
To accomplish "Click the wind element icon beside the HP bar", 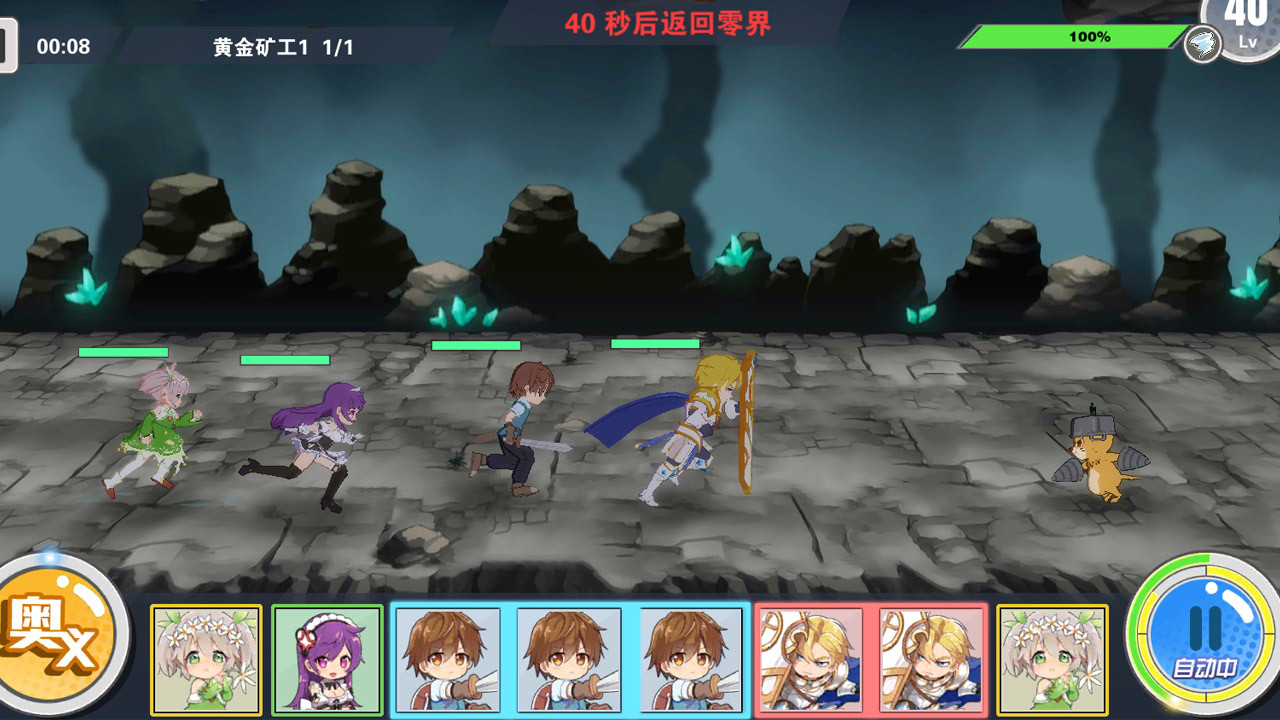I will [1203, 44].
